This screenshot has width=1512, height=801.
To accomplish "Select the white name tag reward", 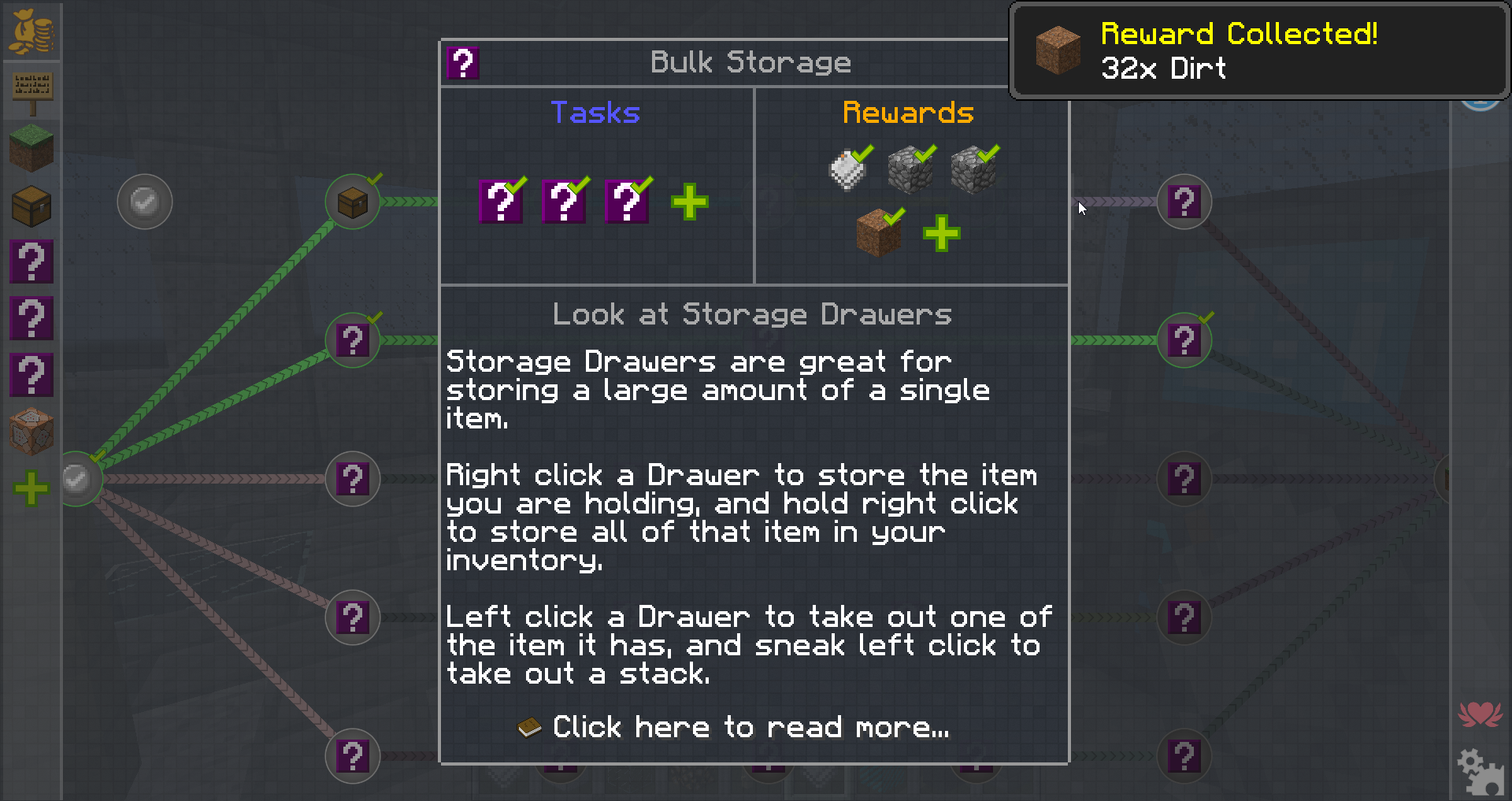I will pos(847,170).
